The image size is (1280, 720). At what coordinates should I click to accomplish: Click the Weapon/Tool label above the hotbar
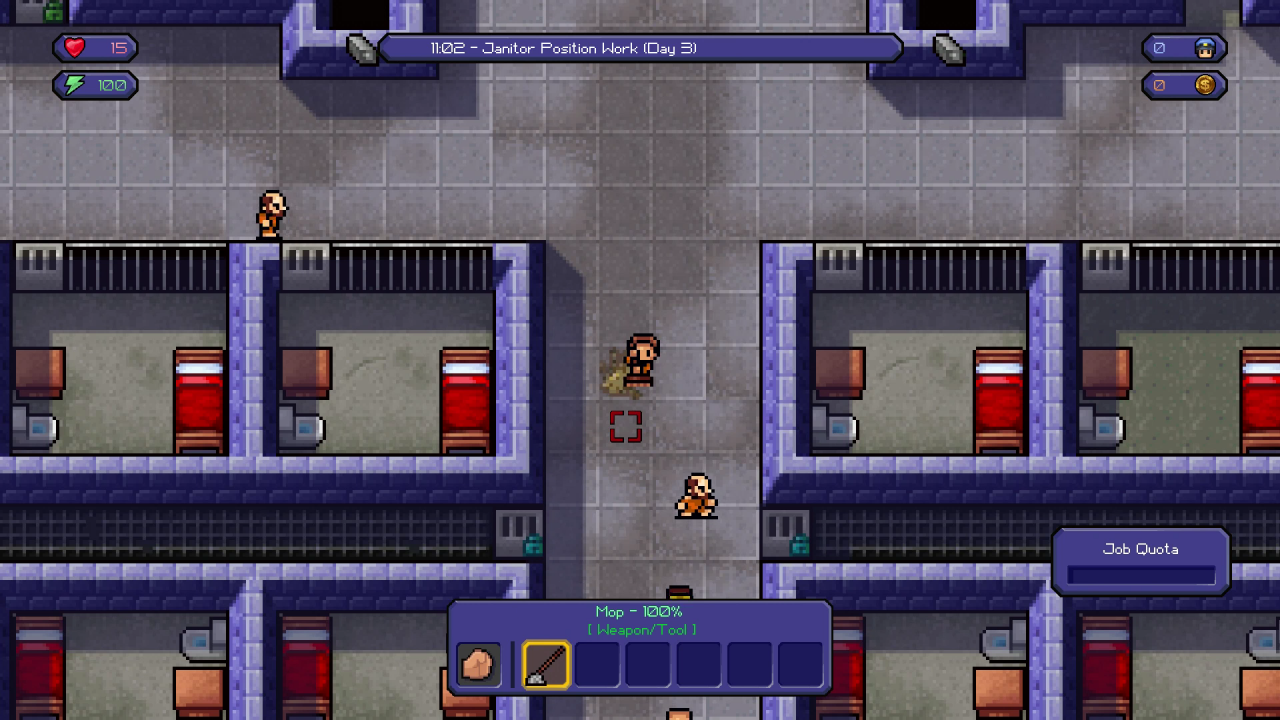click(641, 629)
